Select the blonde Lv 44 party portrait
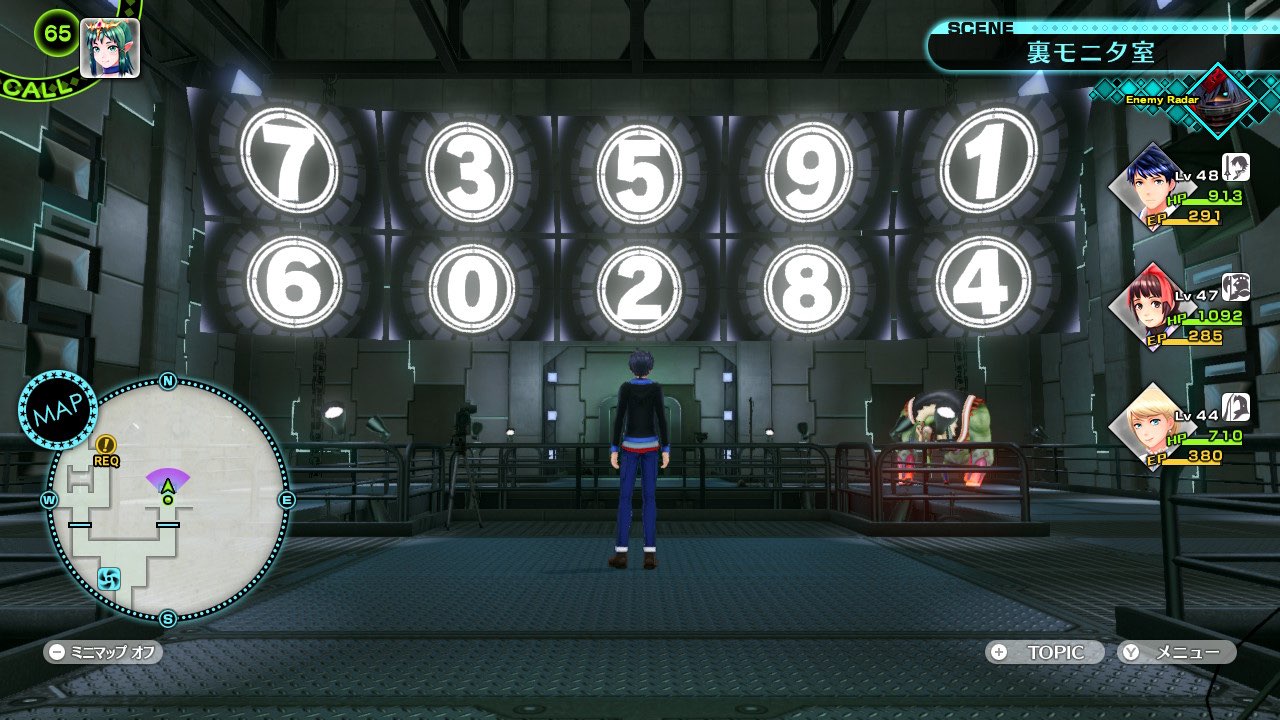The height and width of the screenshot is (720, 1280). click(1152, 426)
